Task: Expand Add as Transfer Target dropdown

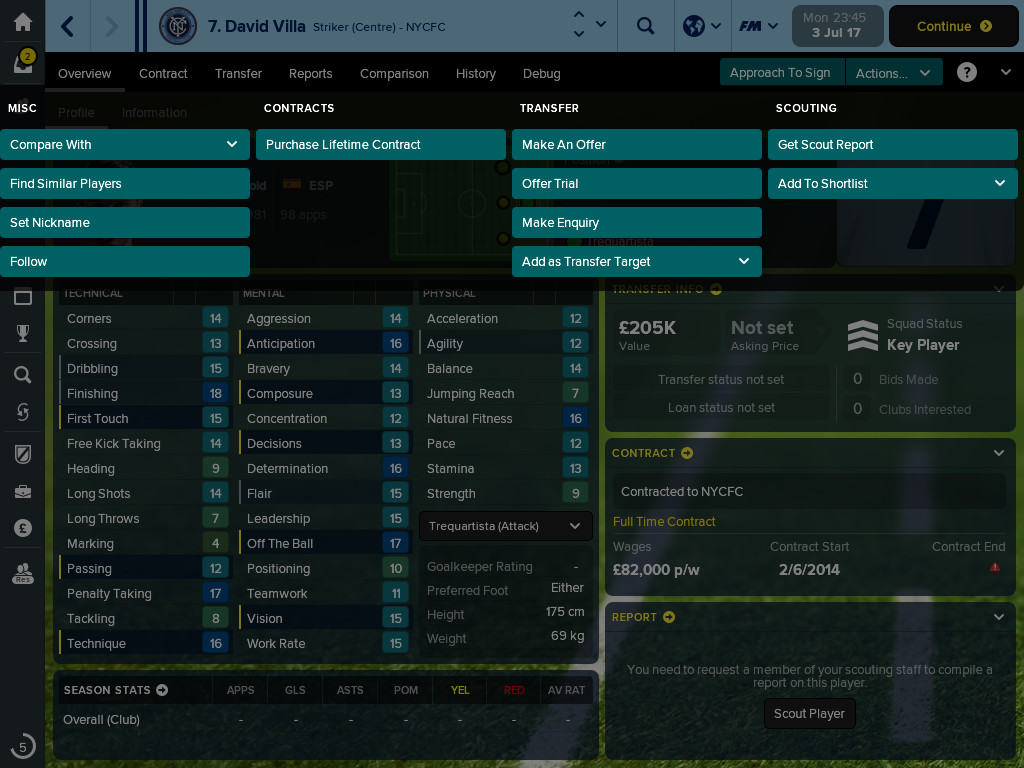Action: (x=636, y=262)
